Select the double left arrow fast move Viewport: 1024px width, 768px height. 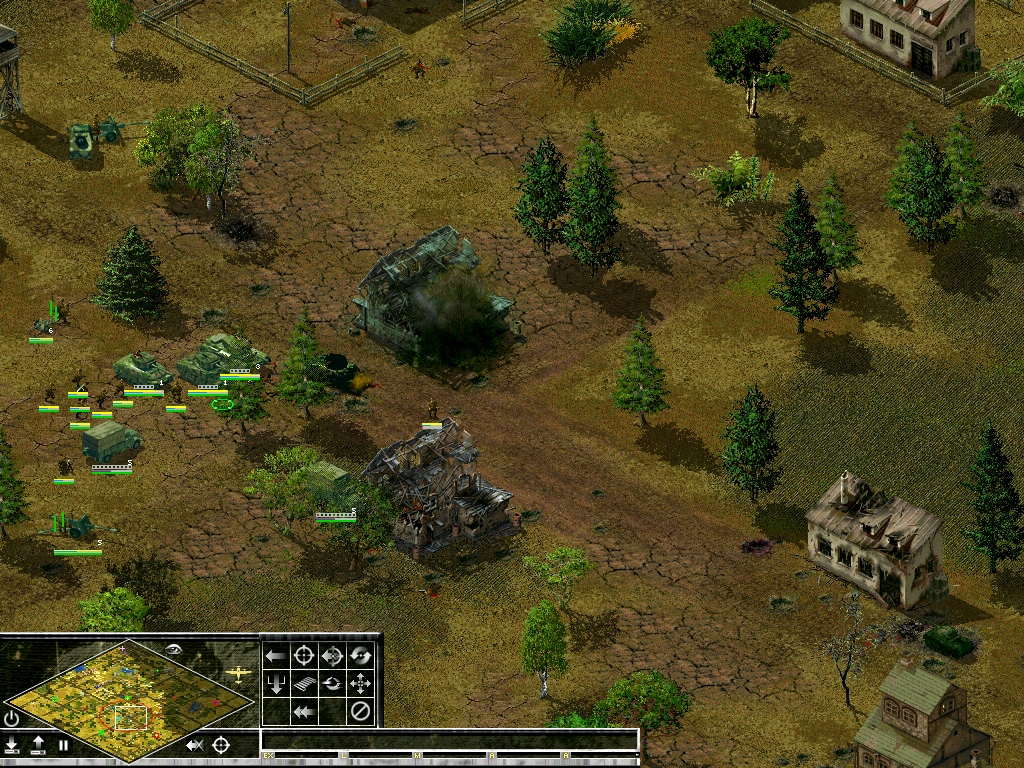click(x=304, y=712)
